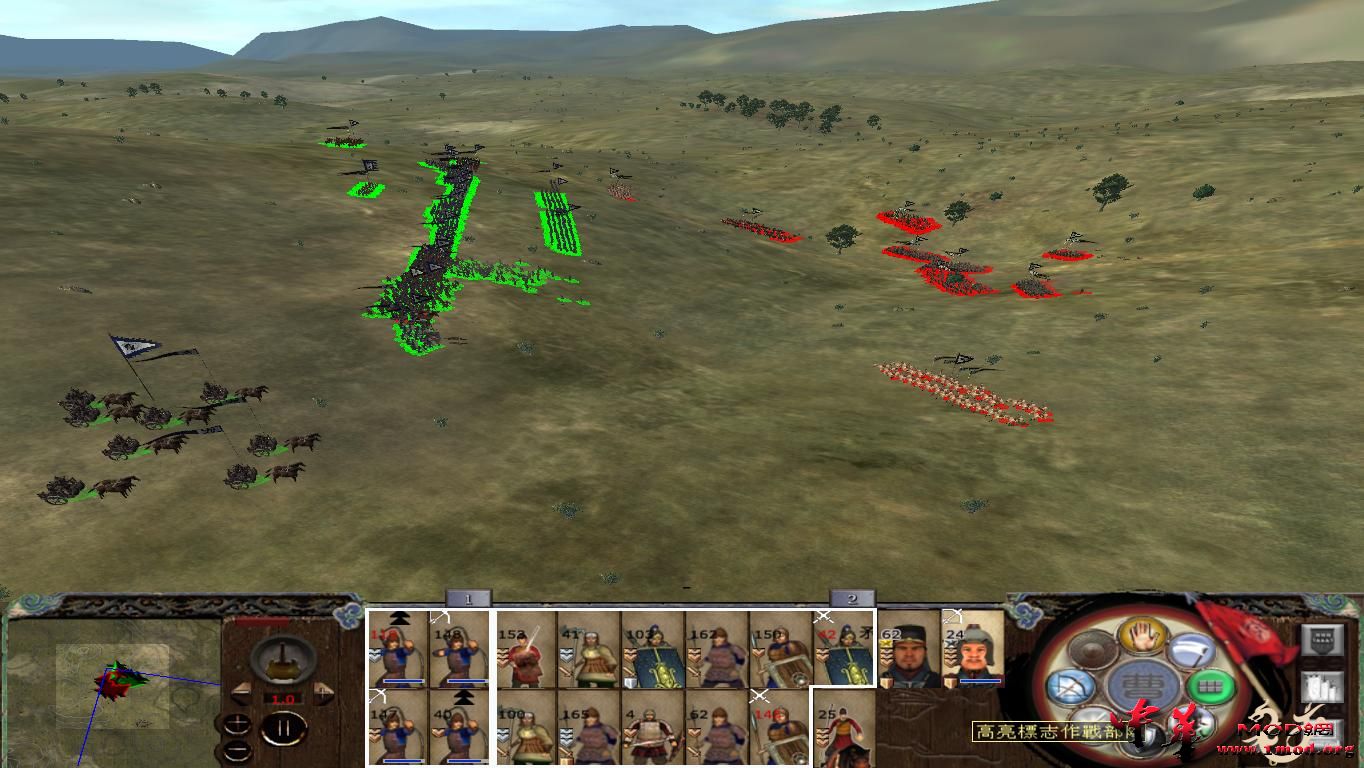Click the shield button on the right edge panel

click(x=1322, y=638)
